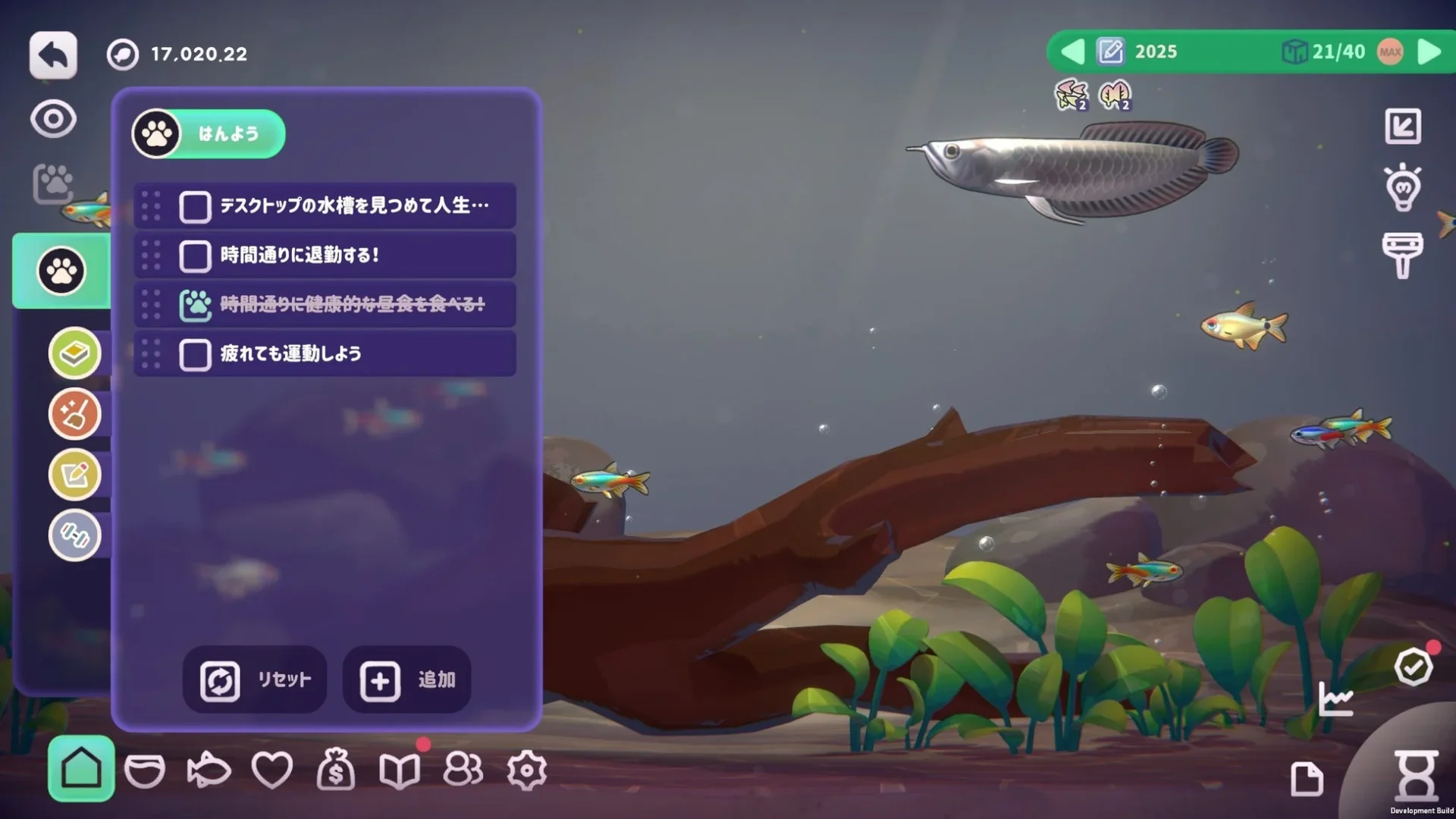Check the desktop aquarium task's checkbox

click(x=194, y=206)
